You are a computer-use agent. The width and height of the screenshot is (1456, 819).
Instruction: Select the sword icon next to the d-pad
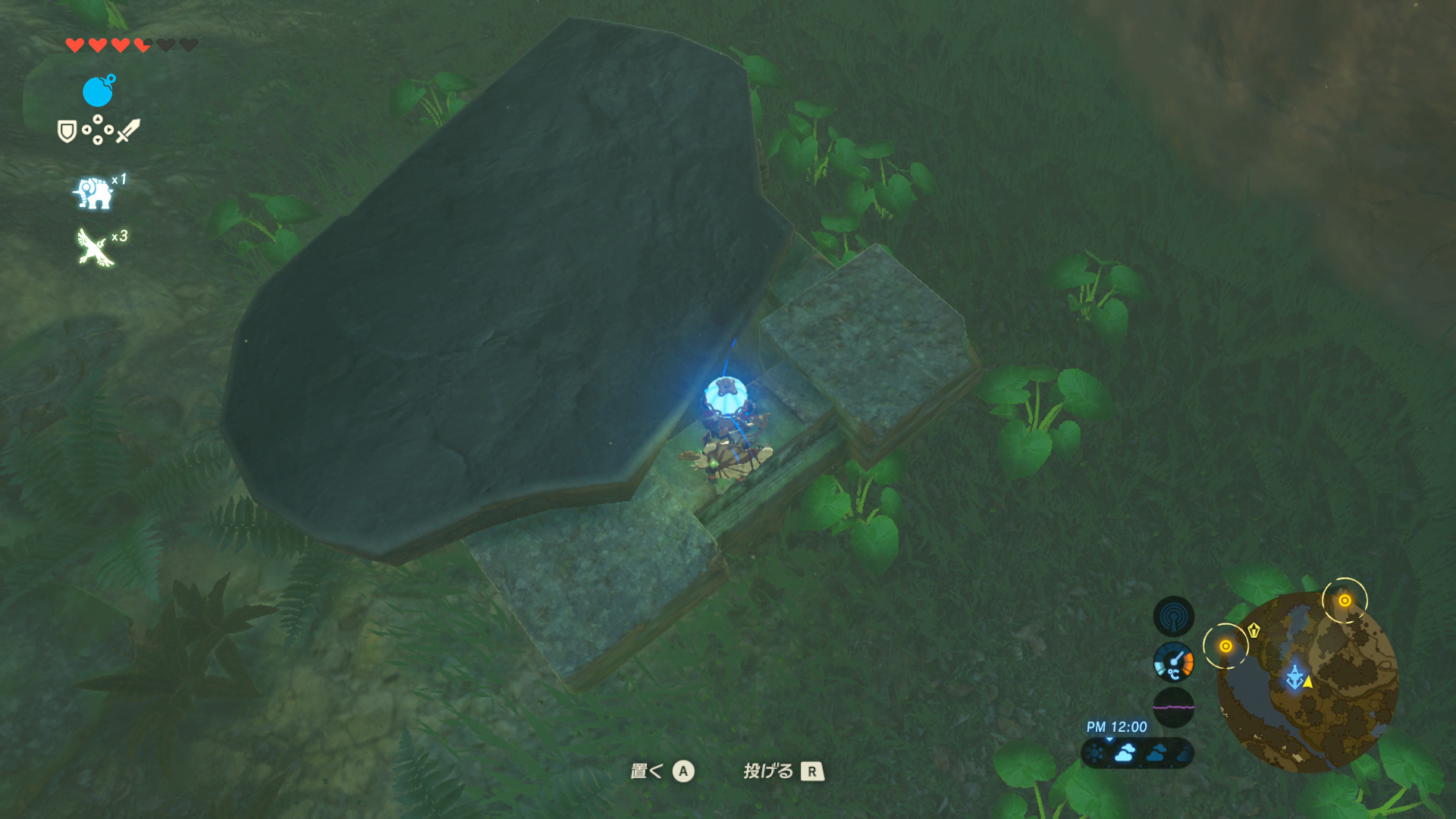[127, 130]
